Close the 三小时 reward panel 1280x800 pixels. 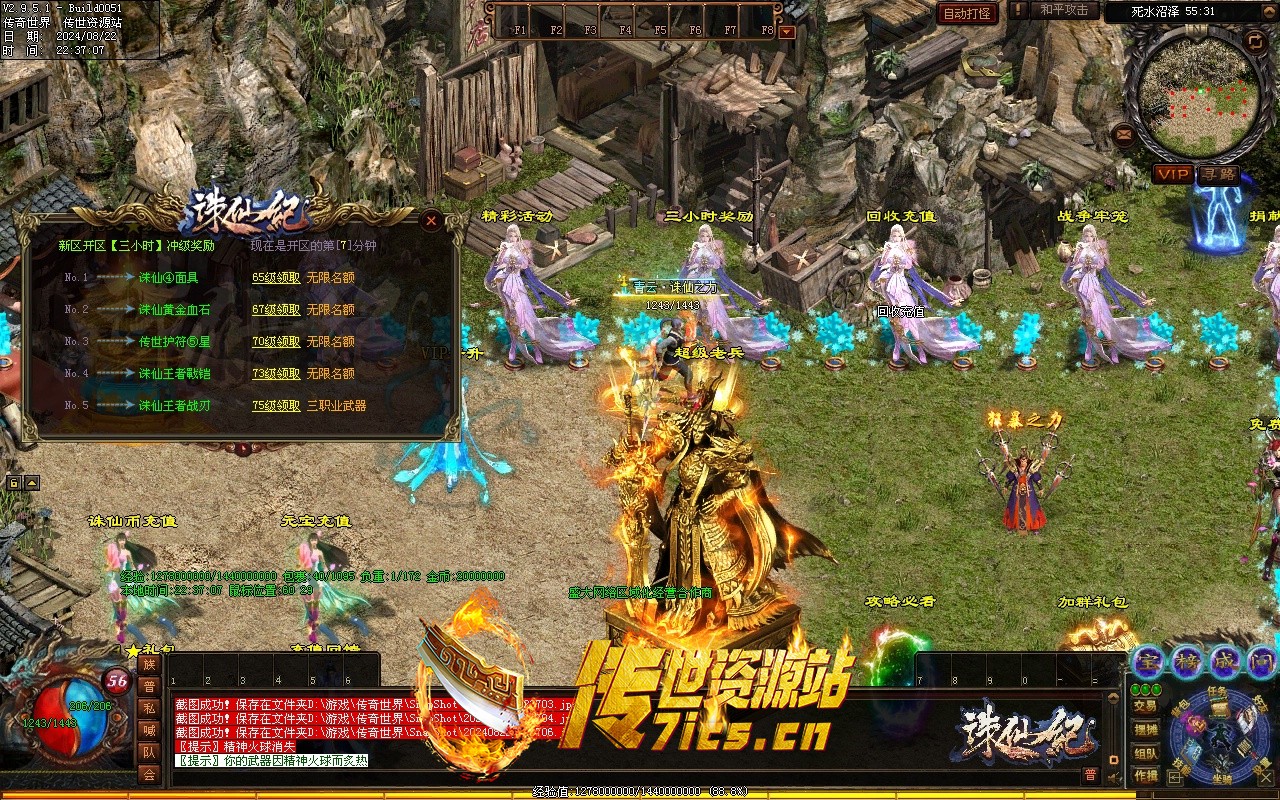click(x=431, y=220)
